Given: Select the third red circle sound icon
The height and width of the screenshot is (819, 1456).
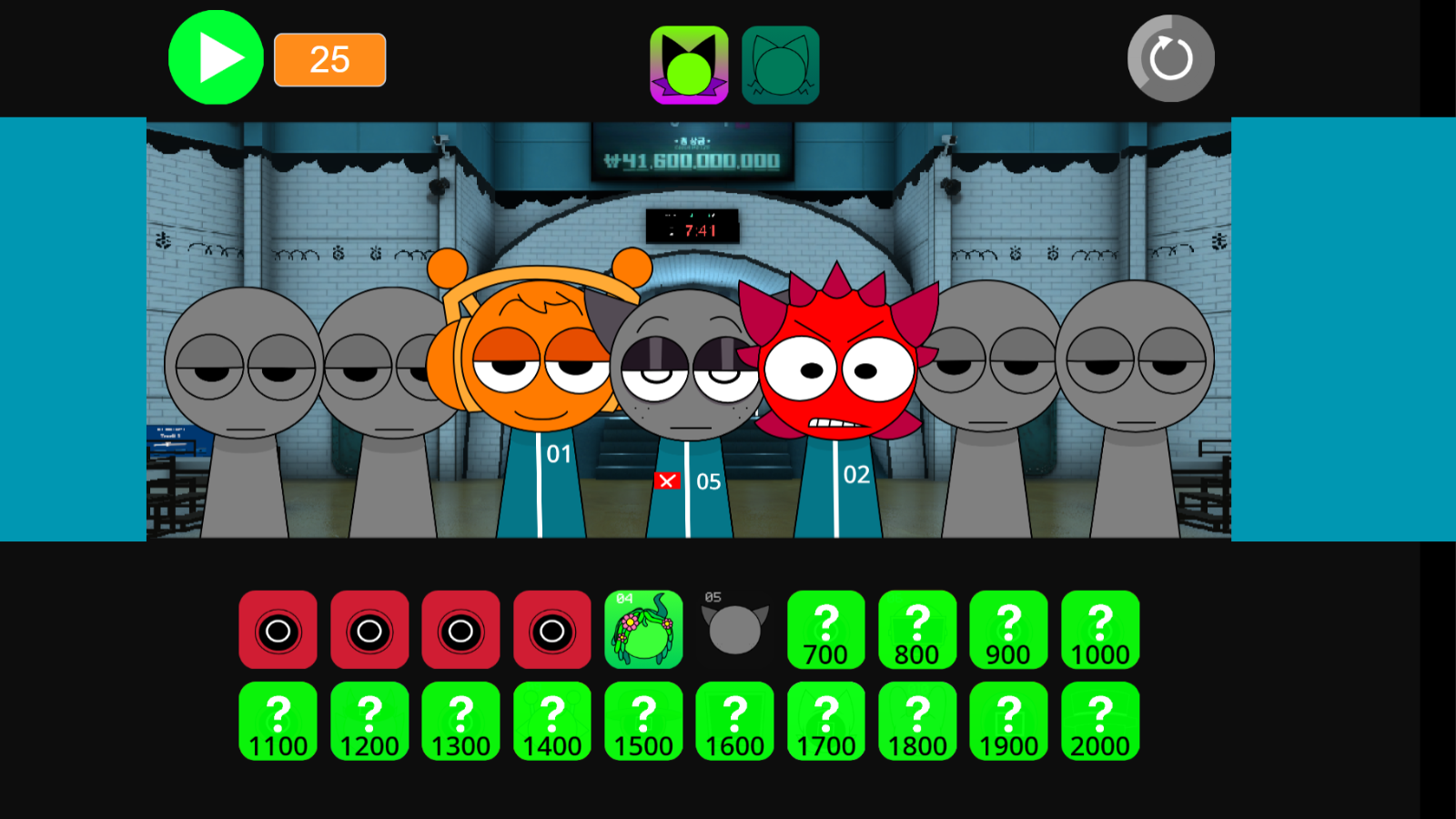Looking at the screenshot, I should pos(460,629).
